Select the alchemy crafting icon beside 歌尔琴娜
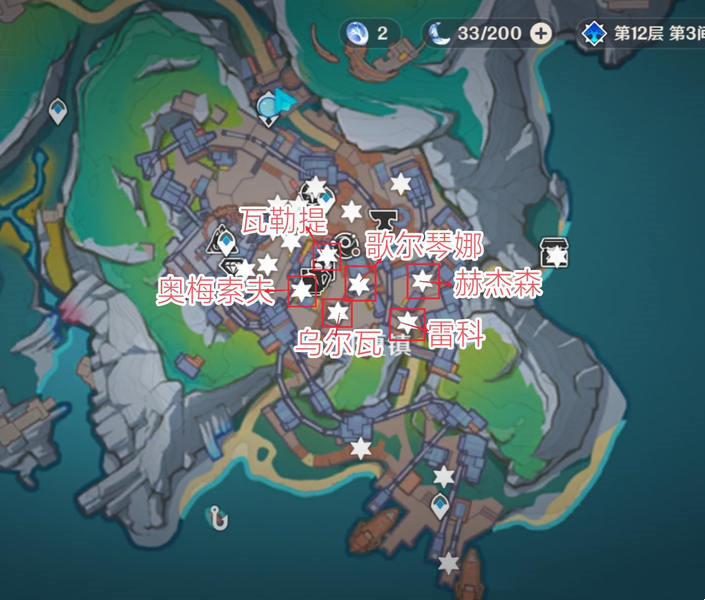This screenshot has height=600, width=705. coord(347,243)
